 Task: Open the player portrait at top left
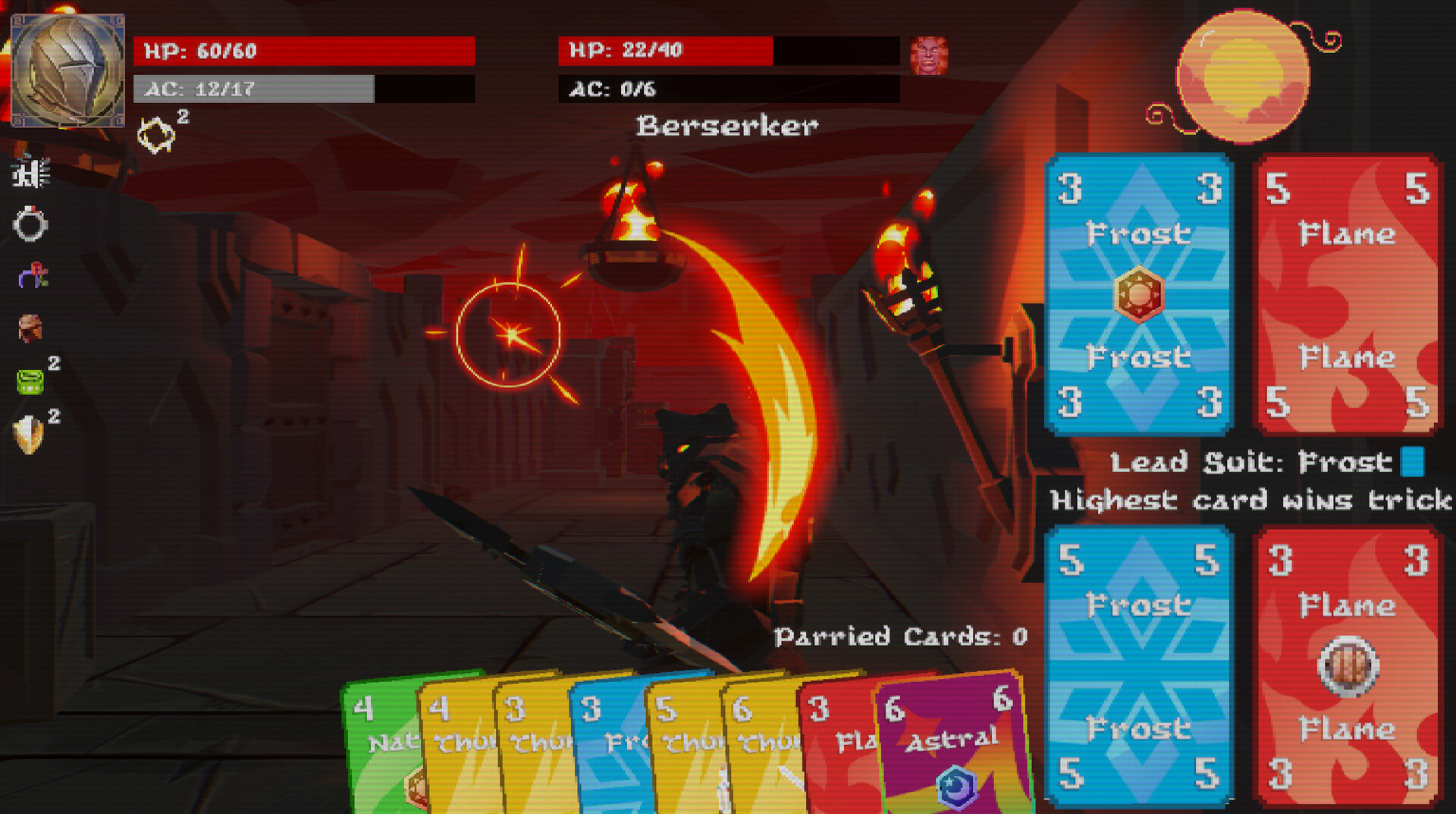click(x=67, y=68)
